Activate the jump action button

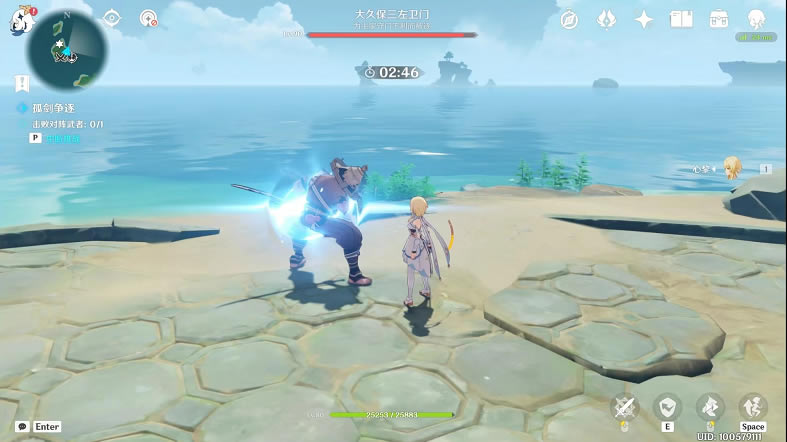coord(752,407)
